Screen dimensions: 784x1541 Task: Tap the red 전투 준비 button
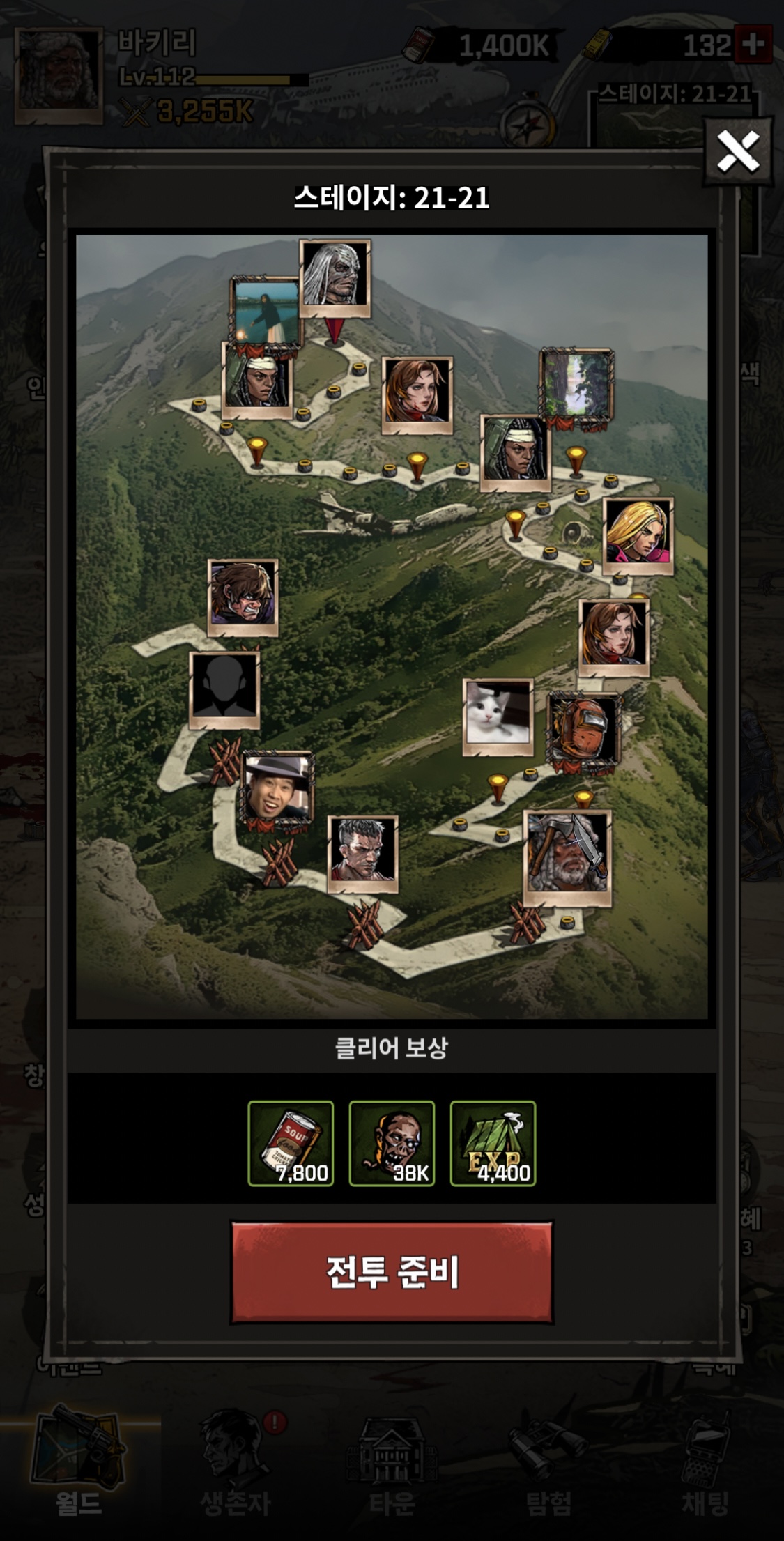point(392,1272)
